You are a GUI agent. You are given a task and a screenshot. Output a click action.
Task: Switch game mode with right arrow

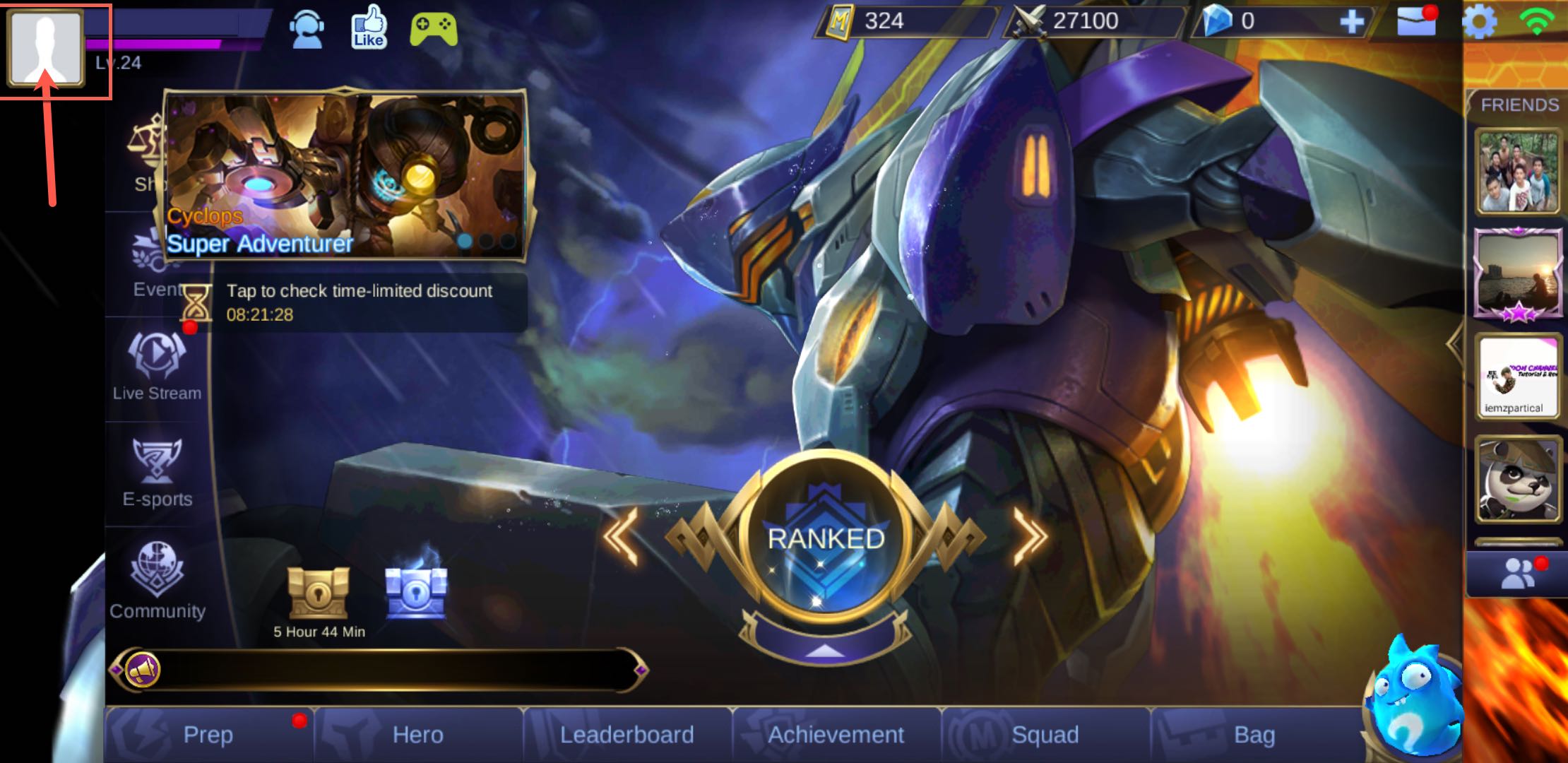pyautogui.click(x=1030, y=537)
